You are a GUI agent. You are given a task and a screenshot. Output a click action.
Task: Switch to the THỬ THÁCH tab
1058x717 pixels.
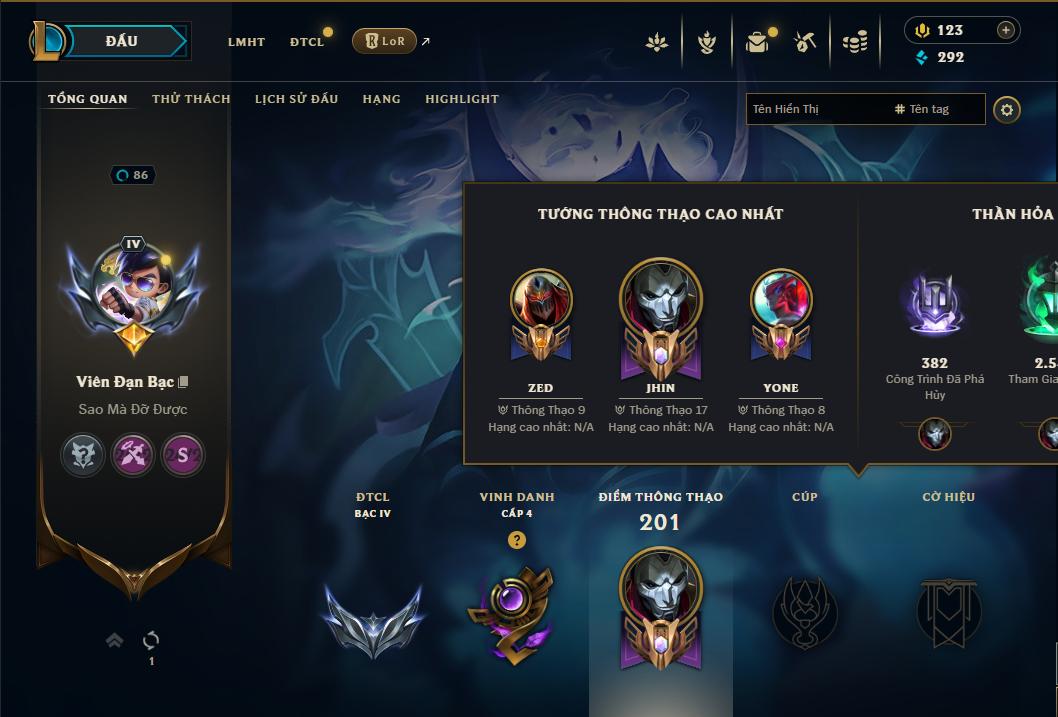click(x=191, y=99)
